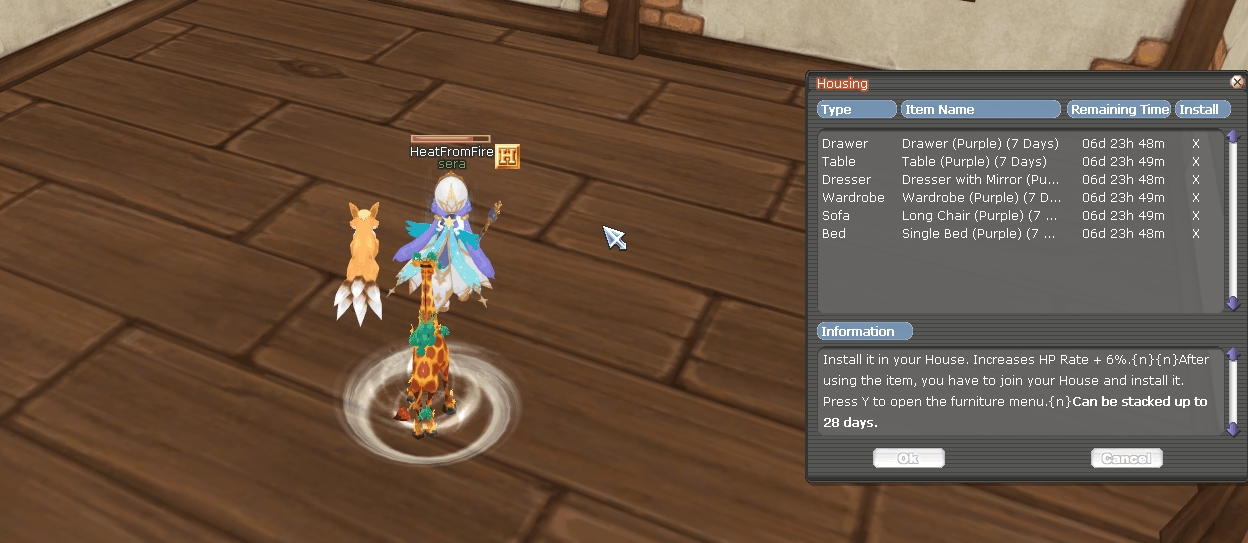The height and width of the screenshot is (543, 1248).
Task: Close the Housing window
Action: pyautogui.click(x=1237, y=83)
